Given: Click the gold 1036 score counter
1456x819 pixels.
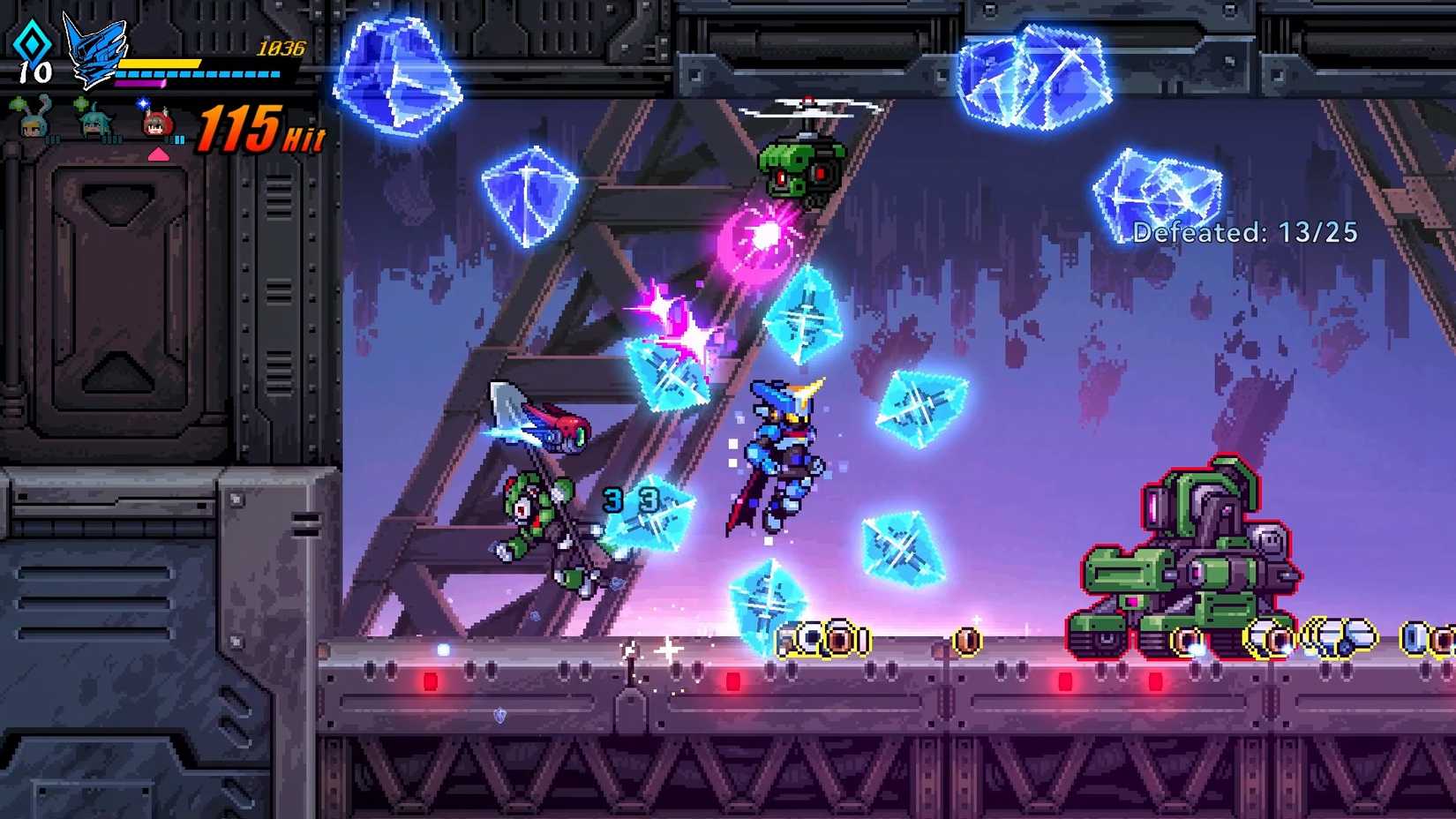Looking at the screenshot, I should (282, 47).
